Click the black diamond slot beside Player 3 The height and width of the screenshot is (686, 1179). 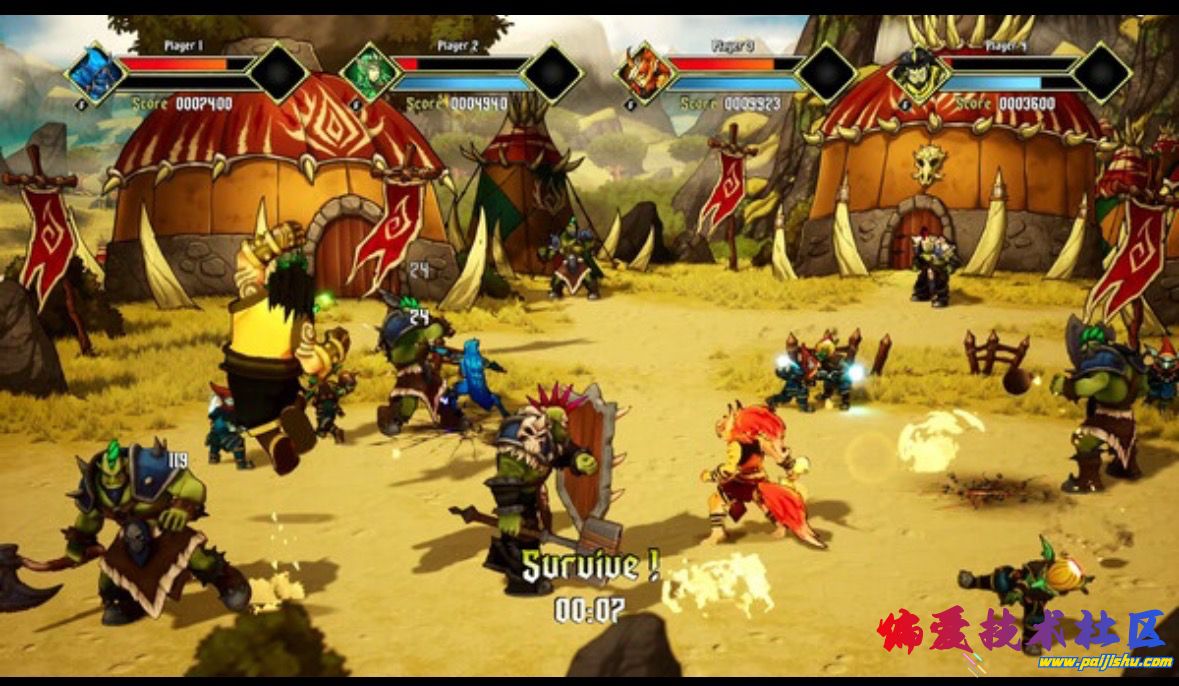827,72
